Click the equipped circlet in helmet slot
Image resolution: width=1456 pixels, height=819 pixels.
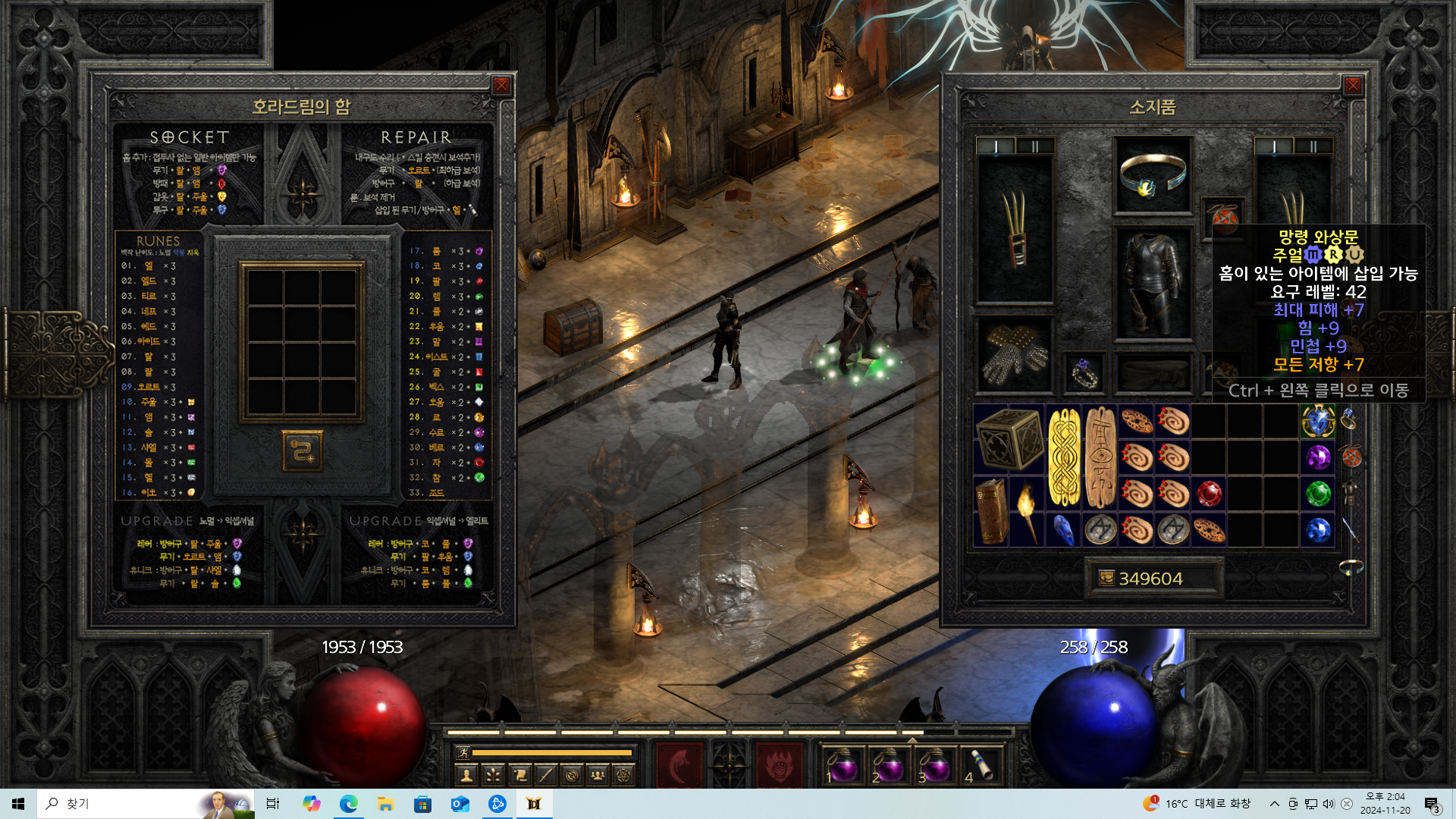coord(1153,174)
